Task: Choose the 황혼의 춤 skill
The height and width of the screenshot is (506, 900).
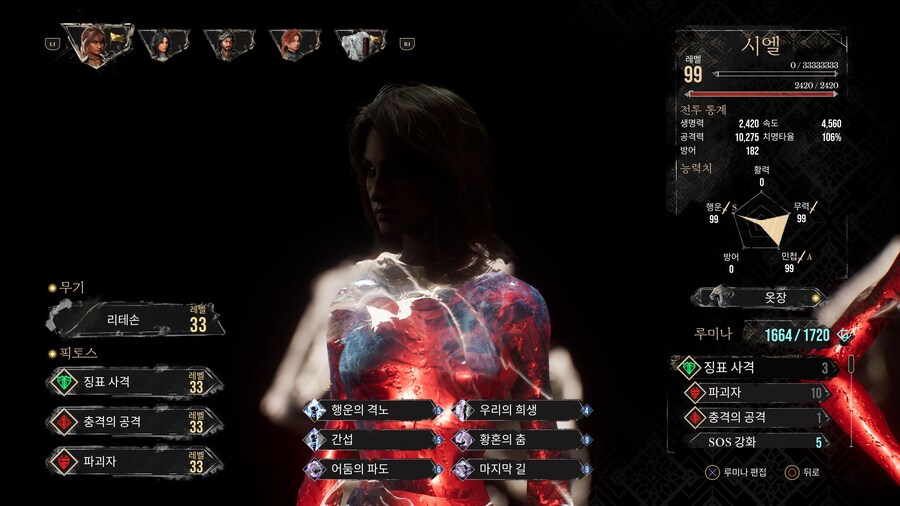Action: tap(522, 438)
